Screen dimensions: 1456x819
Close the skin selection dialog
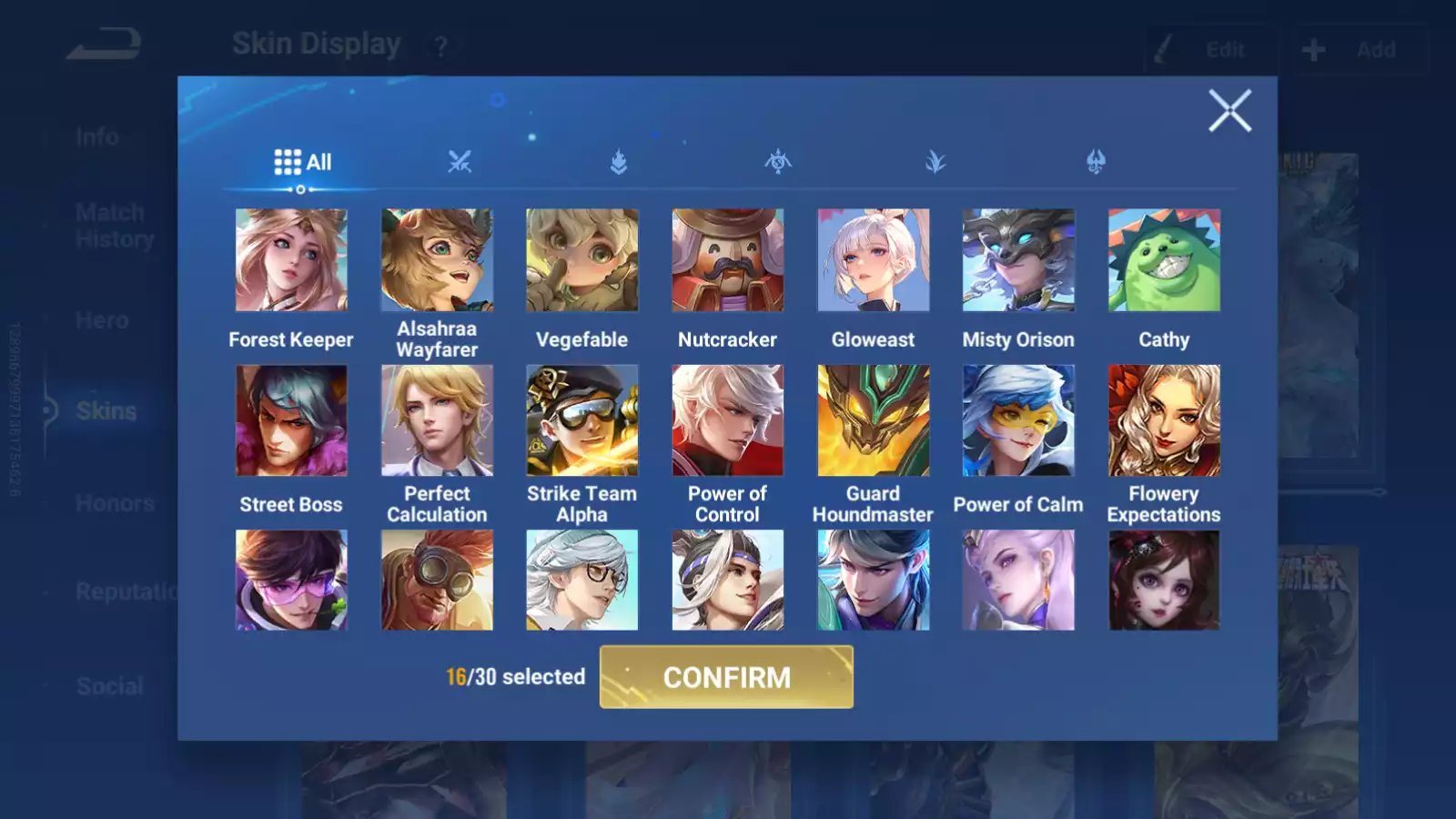tap(1229, 111)
